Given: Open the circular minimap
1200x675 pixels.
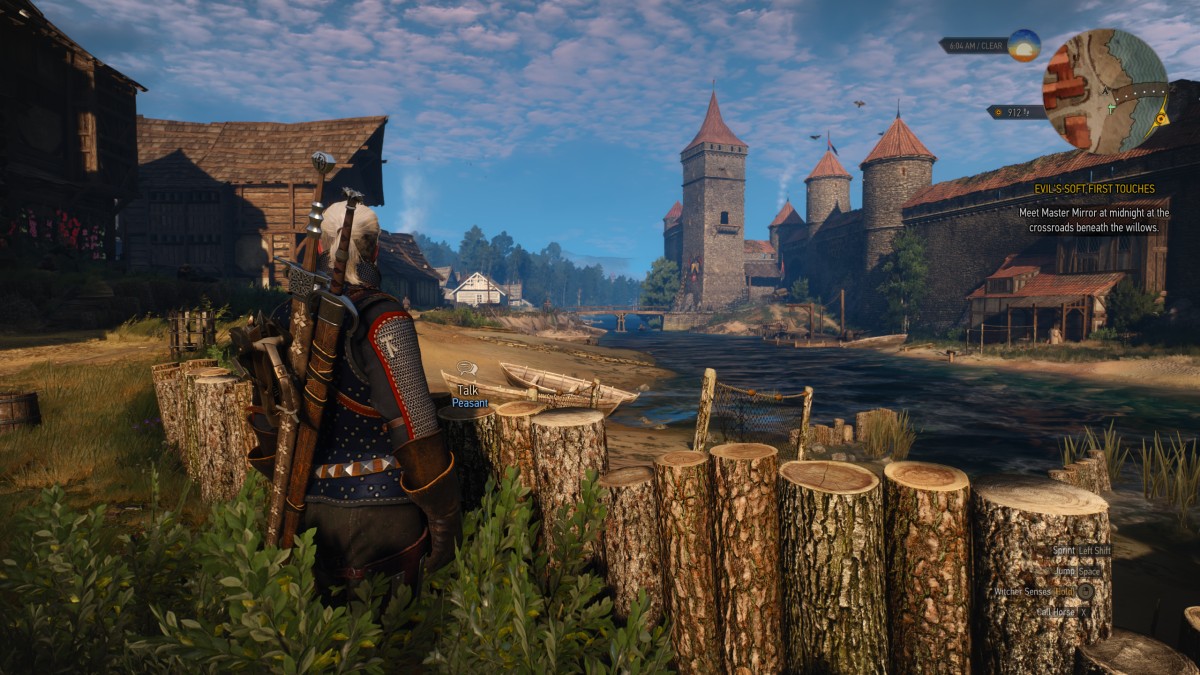Looking at the screenshot, I should pyautogui.click(x=1104, y=91).
